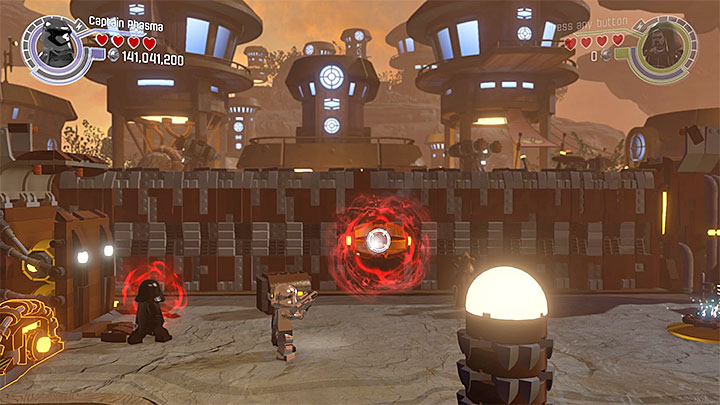Select the Captain Phasma character portrait
Image resolution: width=720 pixels, height=405 pixels.
coord(54,45)
